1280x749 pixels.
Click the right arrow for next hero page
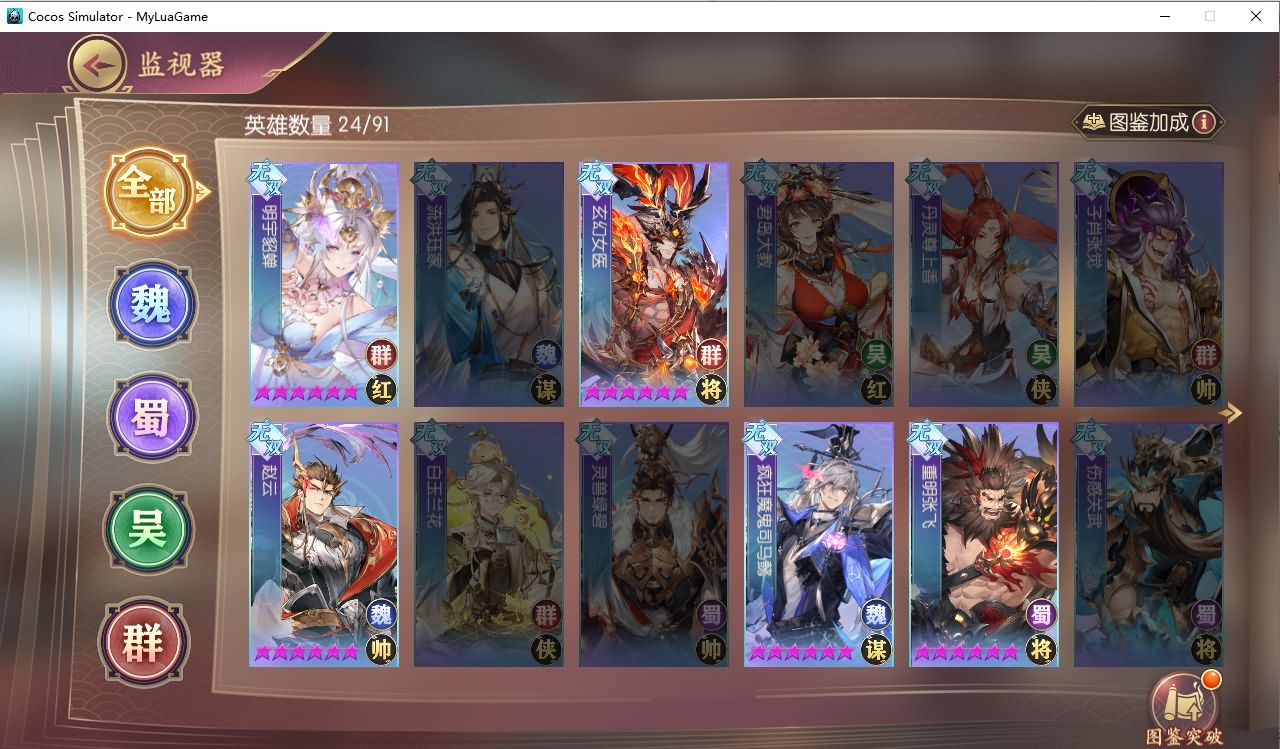click(1232, 413)
